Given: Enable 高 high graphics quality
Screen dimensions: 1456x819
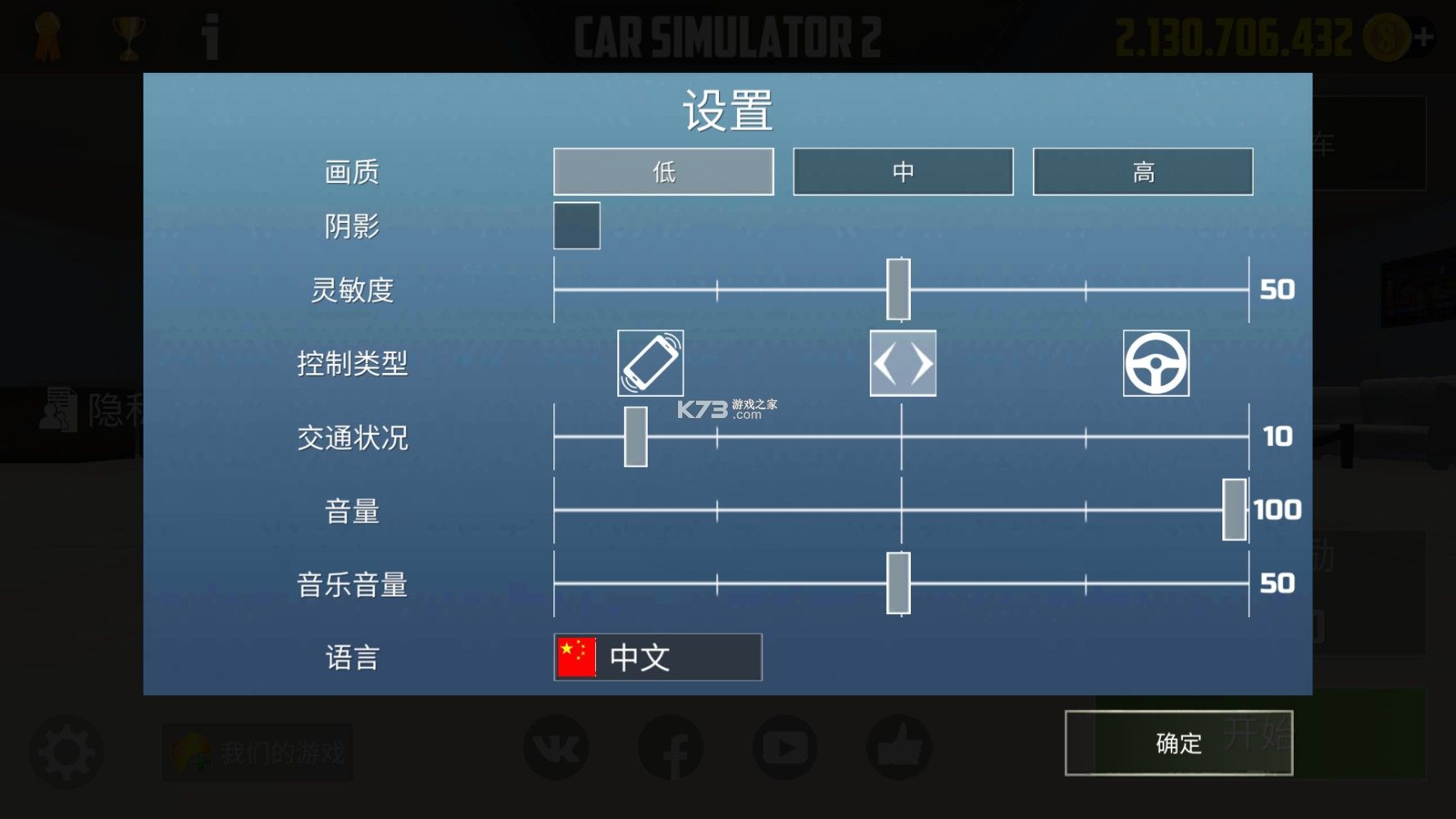Looking at the screenshot, I should click(1144, 171).
